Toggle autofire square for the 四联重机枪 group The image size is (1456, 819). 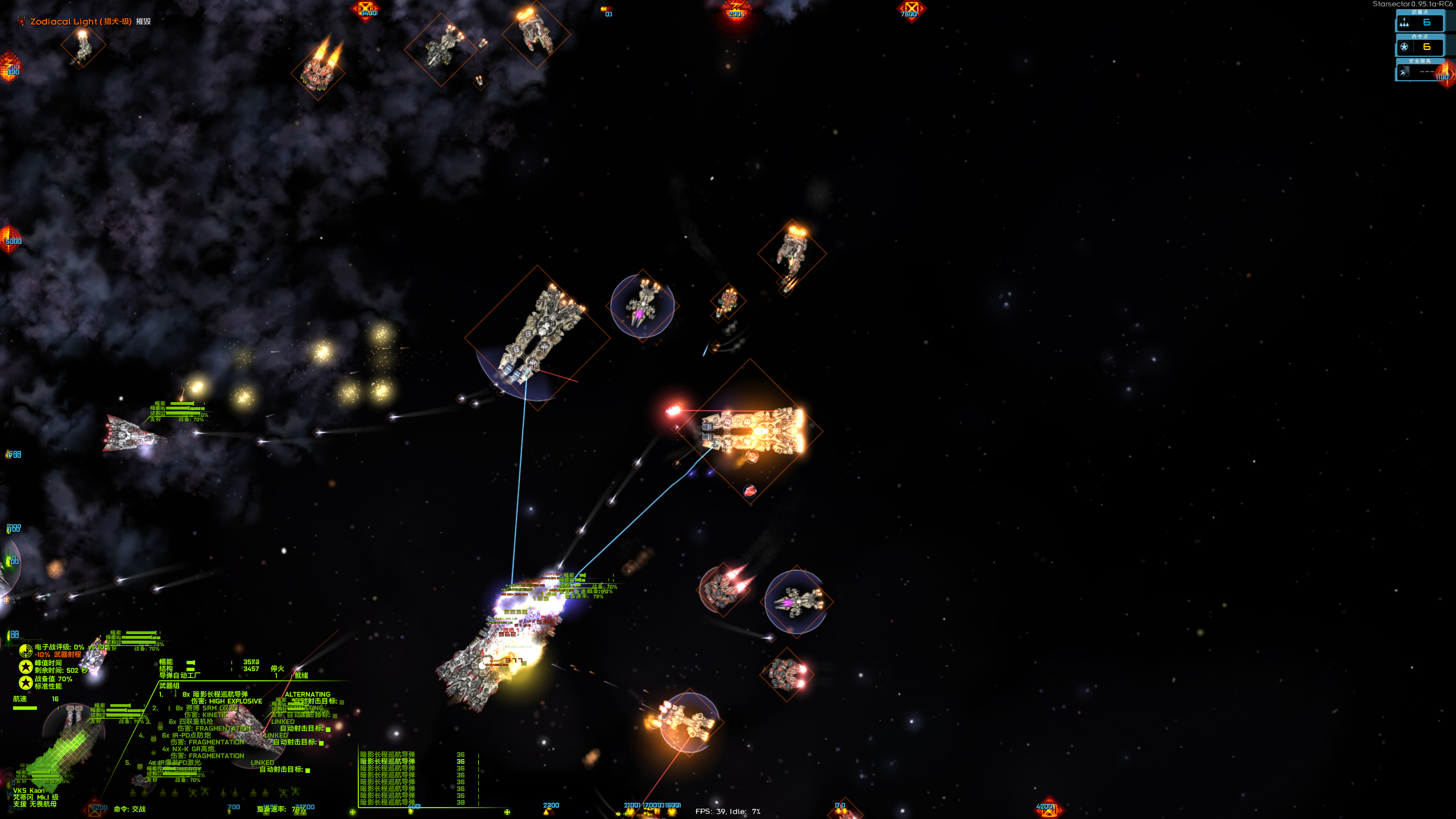(328, 729)
